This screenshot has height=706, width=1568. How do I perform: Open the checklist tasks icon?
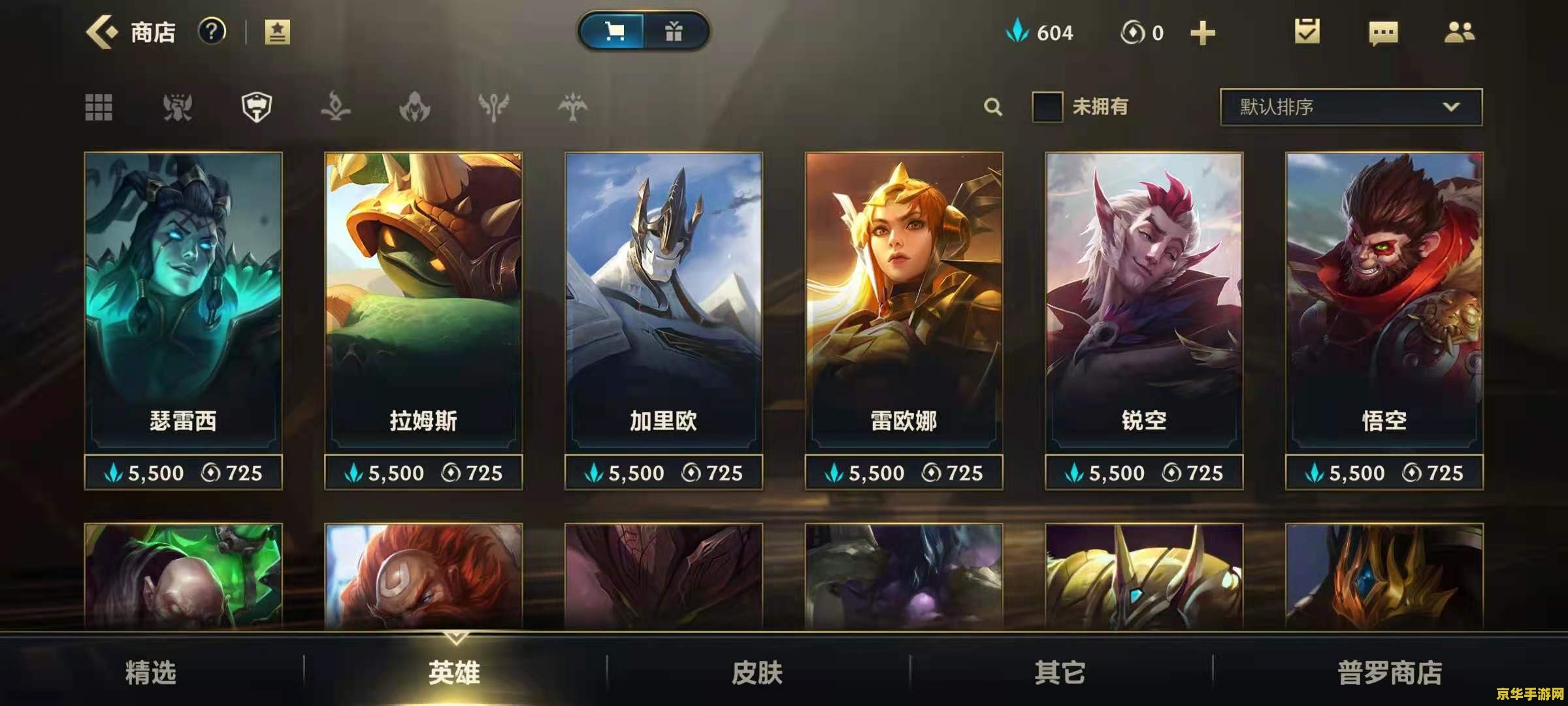tap(1307, 31)
